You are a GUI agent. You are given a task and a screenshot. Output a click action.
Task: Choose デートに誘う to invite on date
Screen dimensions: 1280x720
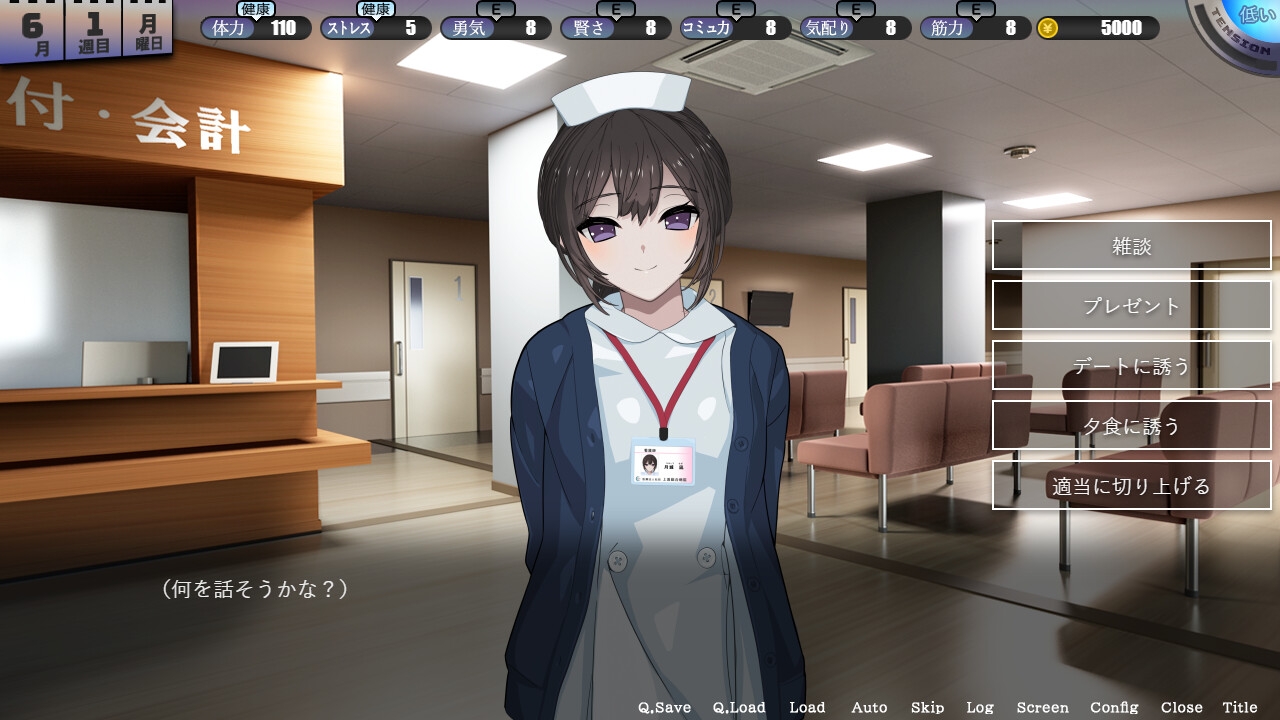pos(1131,366)
